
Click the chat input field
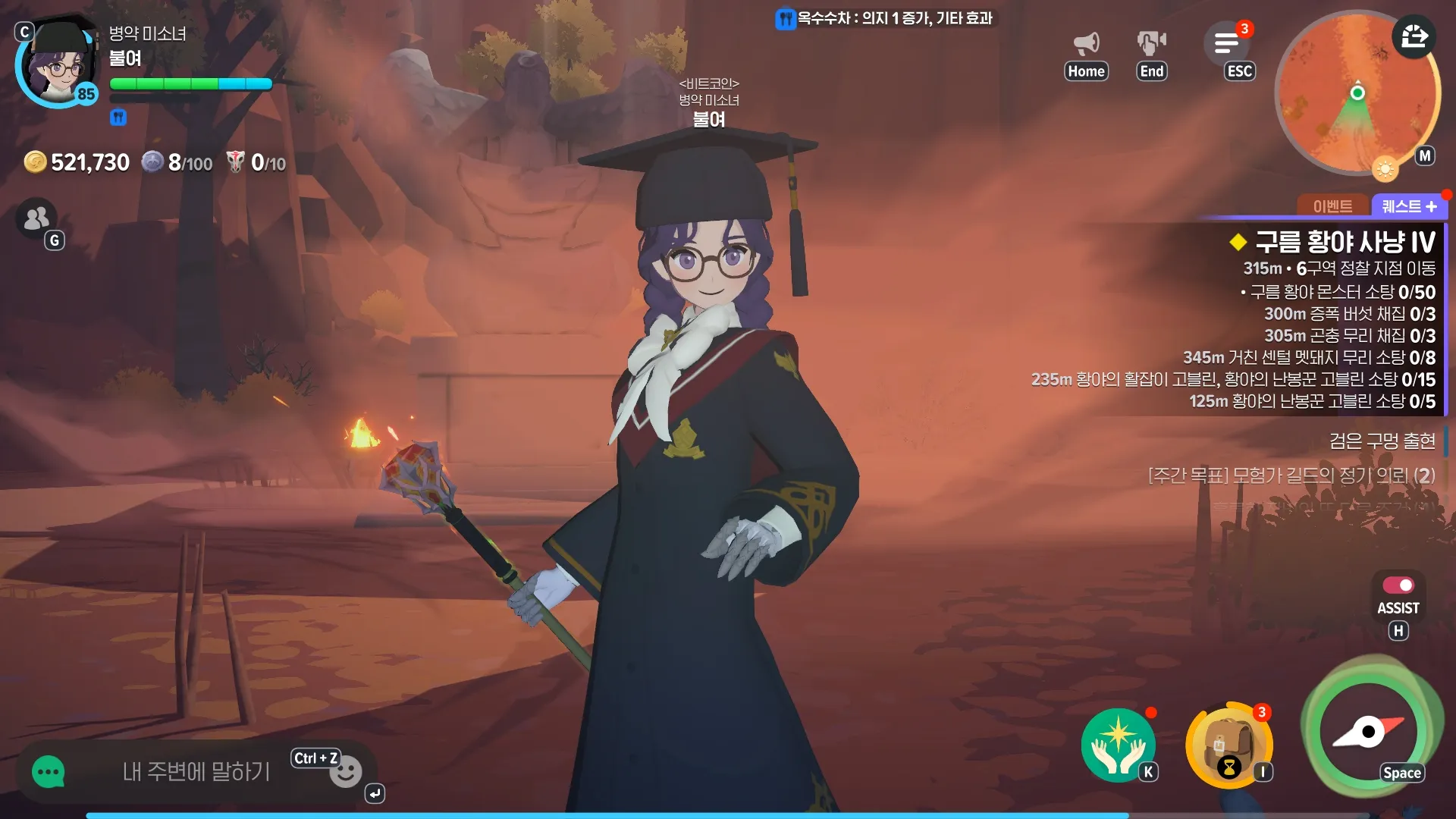[196, 772]
